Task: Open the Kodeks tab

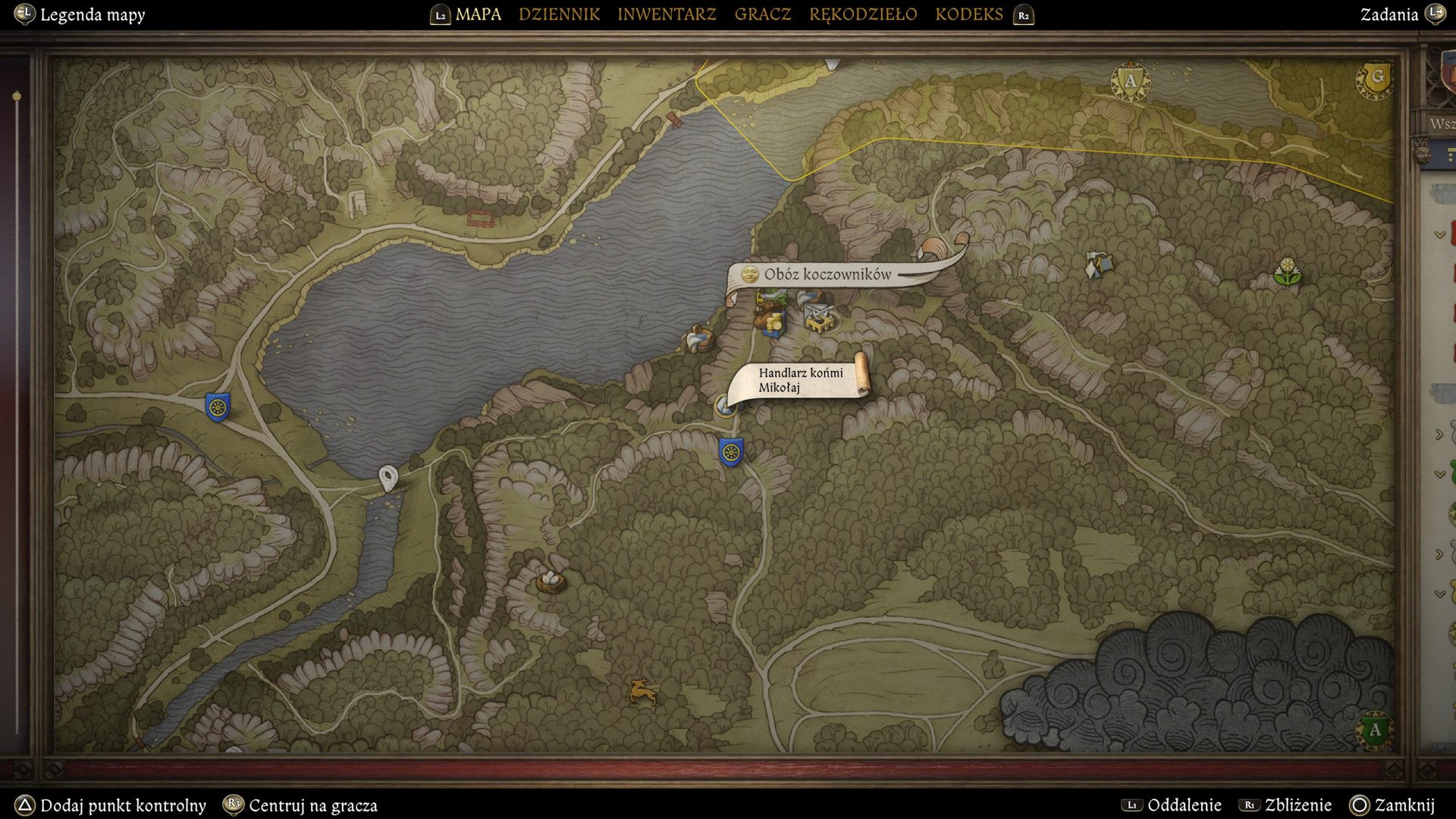Action: point(968,14)
